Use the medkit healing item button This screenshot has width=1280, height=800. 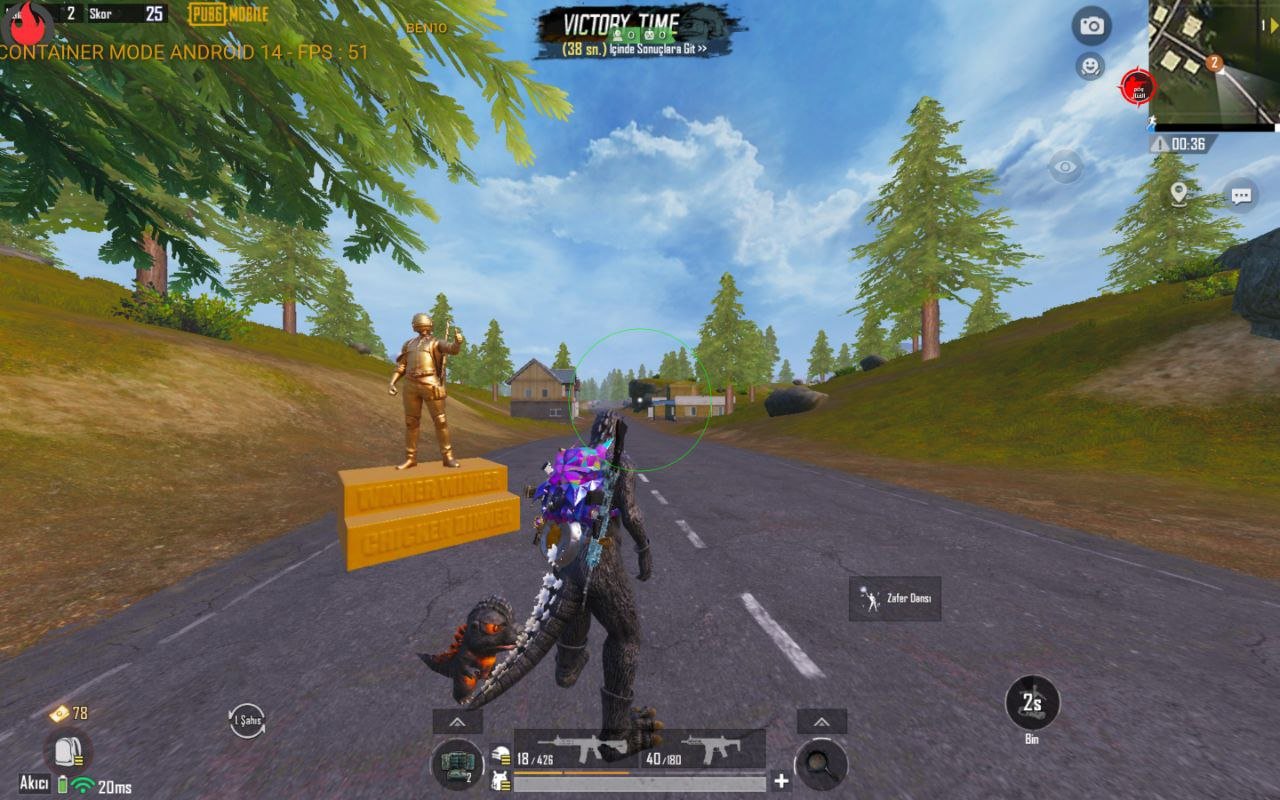pos(457,764)
